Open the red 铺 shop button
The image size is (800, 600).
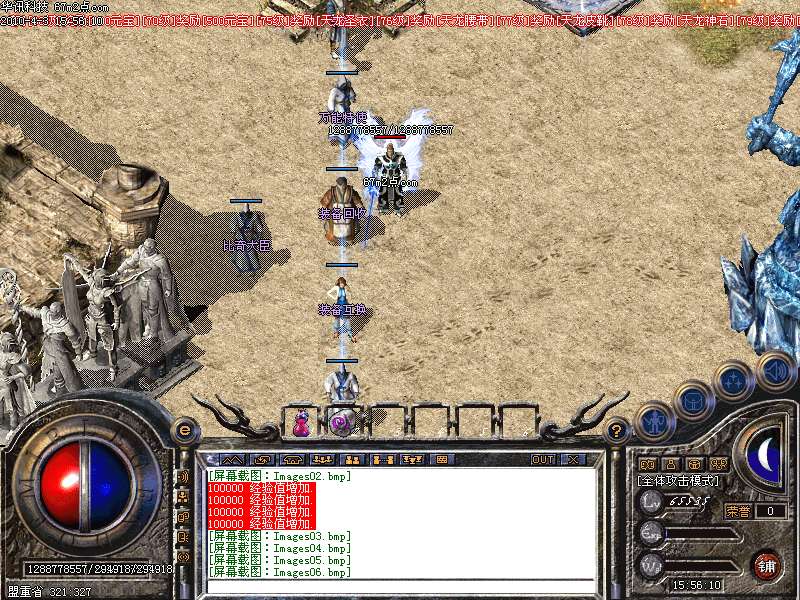coord(768,564)
